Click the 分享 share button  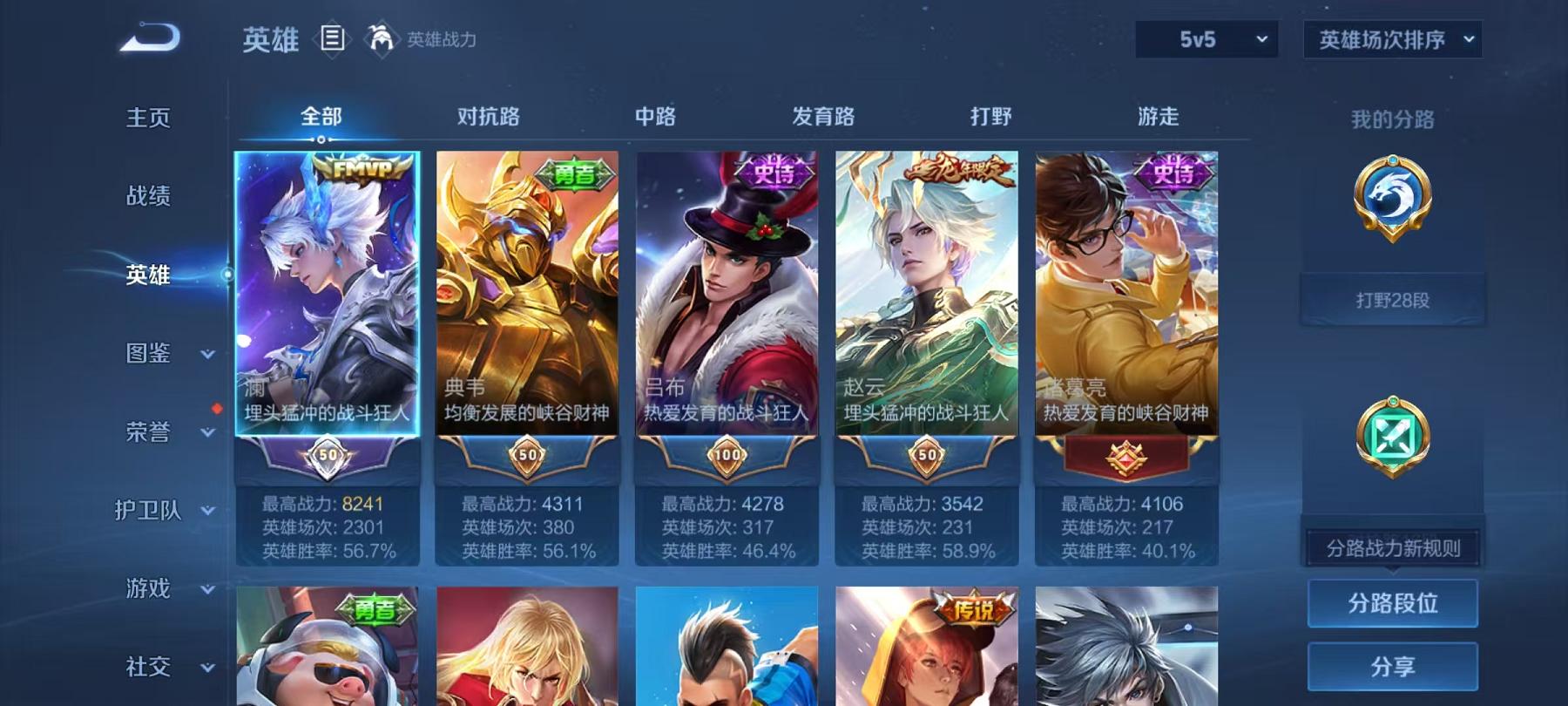pyautogui.click(x=1395, y=667)
